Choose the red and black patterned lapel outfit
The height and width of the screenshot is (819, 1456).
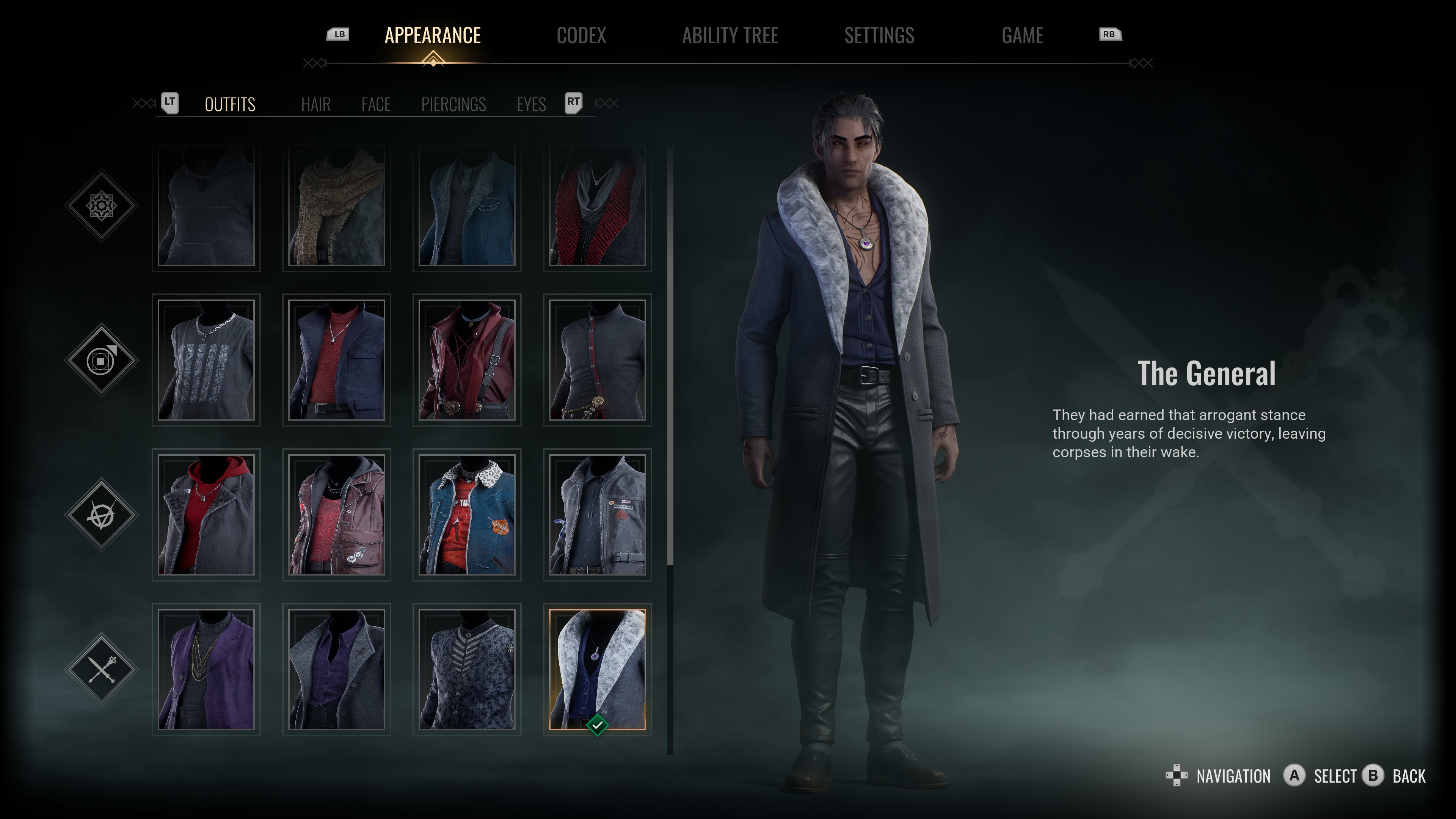[598, 206]
